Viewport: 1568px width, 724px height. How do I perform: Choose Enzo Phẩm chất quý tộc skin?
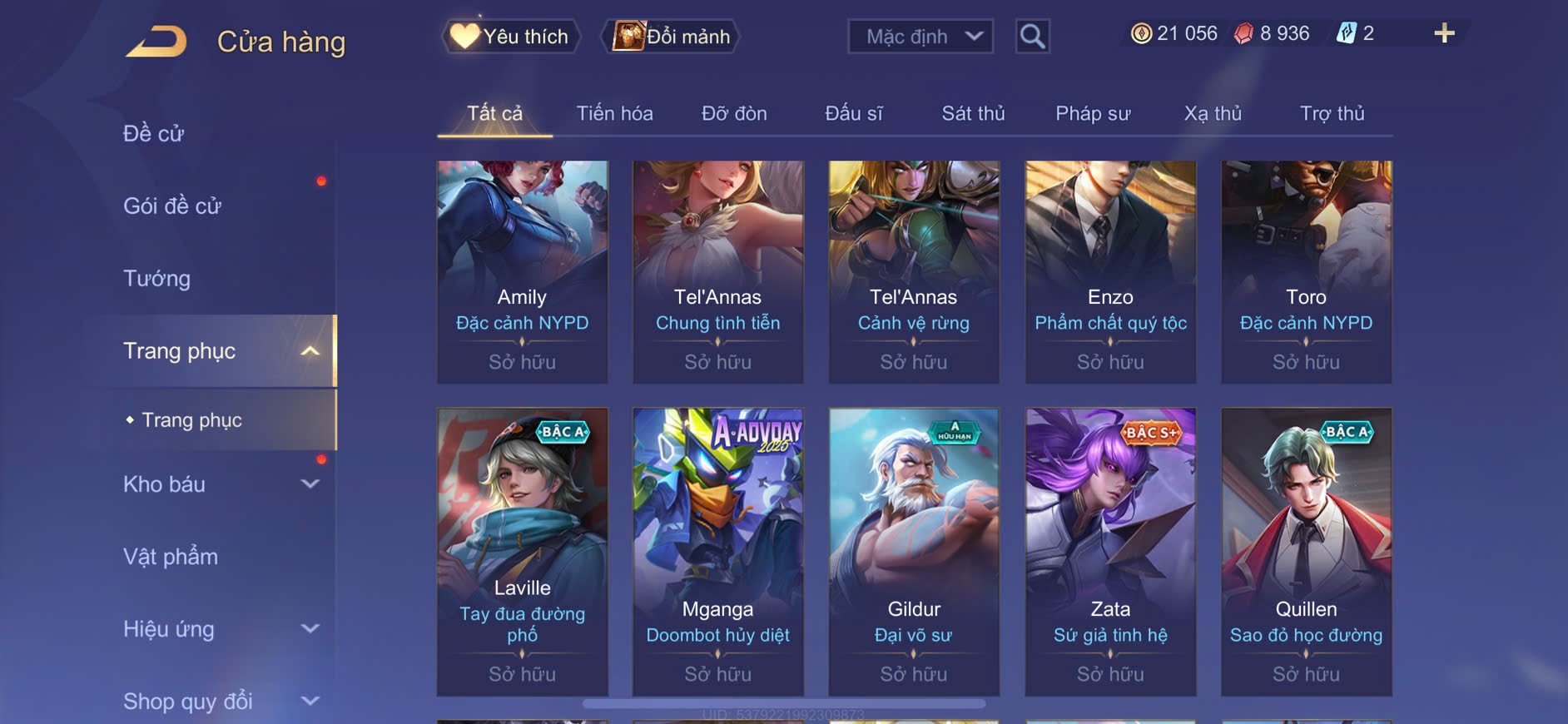(1110, 271)
